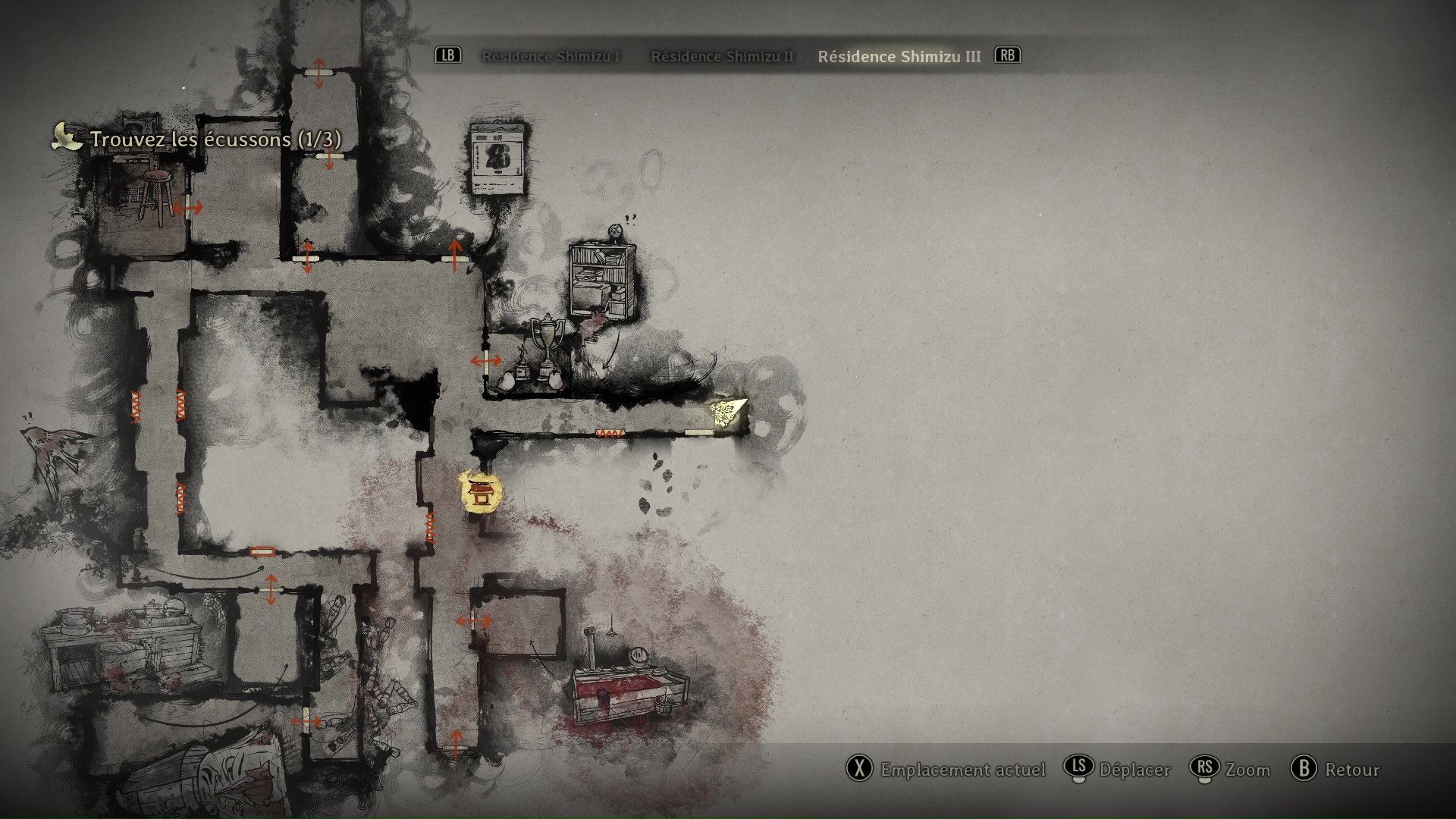This screenshot has width=1456, height=819.
Task: Select the yellow shrine marker on the map
Action: coord(481,491)
